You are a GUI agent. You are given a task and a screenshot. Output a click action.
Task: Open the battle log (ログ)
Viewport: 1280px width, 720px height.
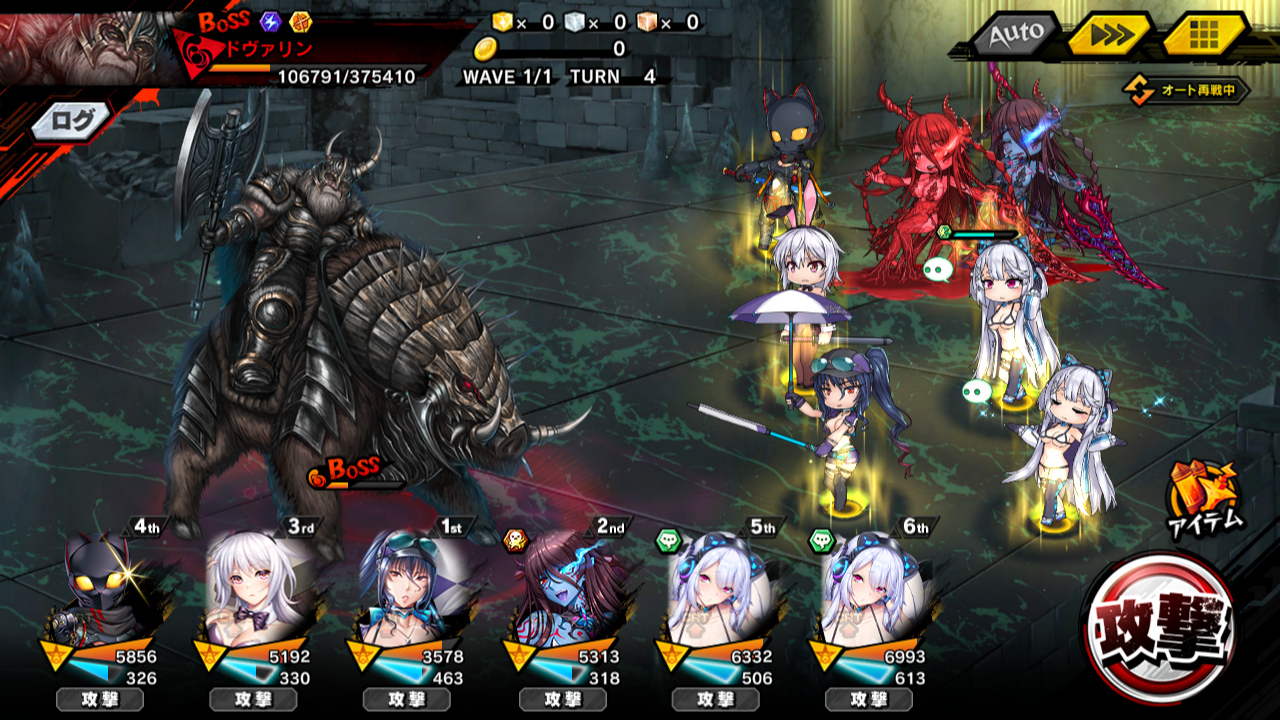(x=73, y=122)
